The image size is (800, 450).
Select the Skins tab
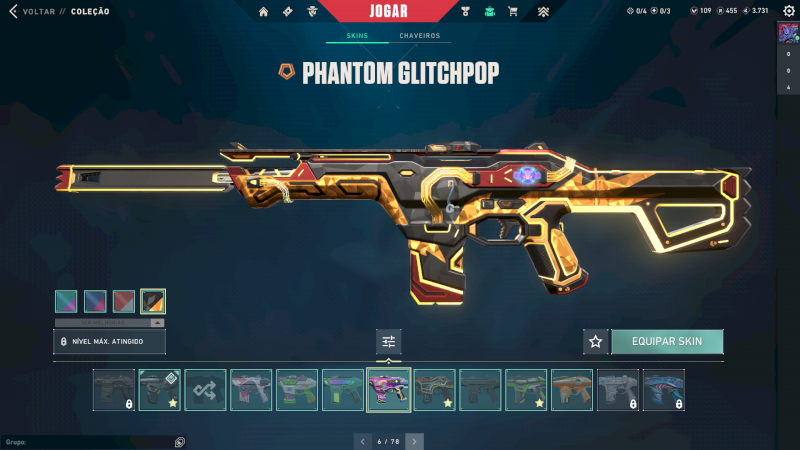point(357,36)
